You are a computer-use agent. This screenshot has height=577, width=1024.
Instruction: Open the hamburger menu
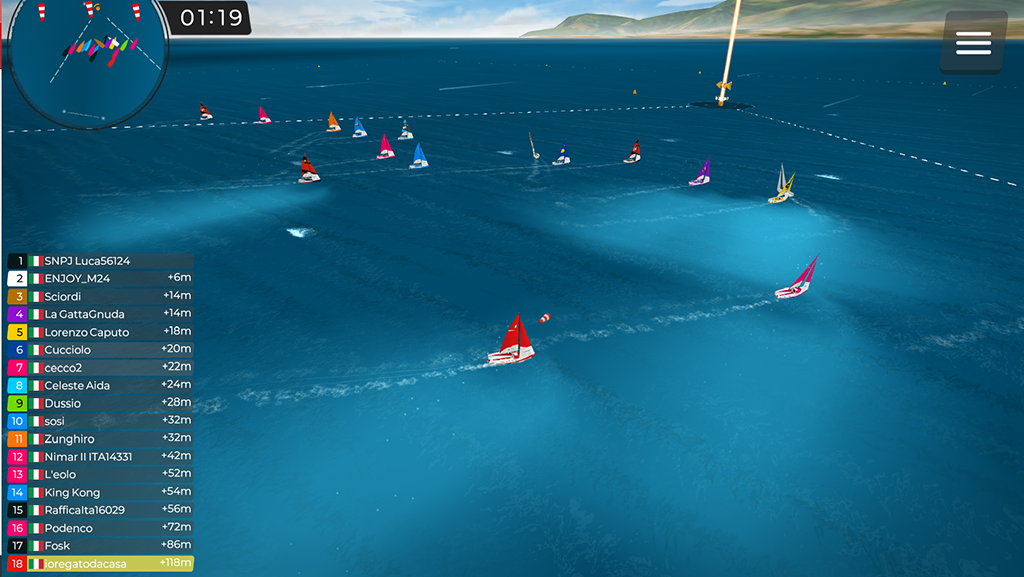[973, 42]
